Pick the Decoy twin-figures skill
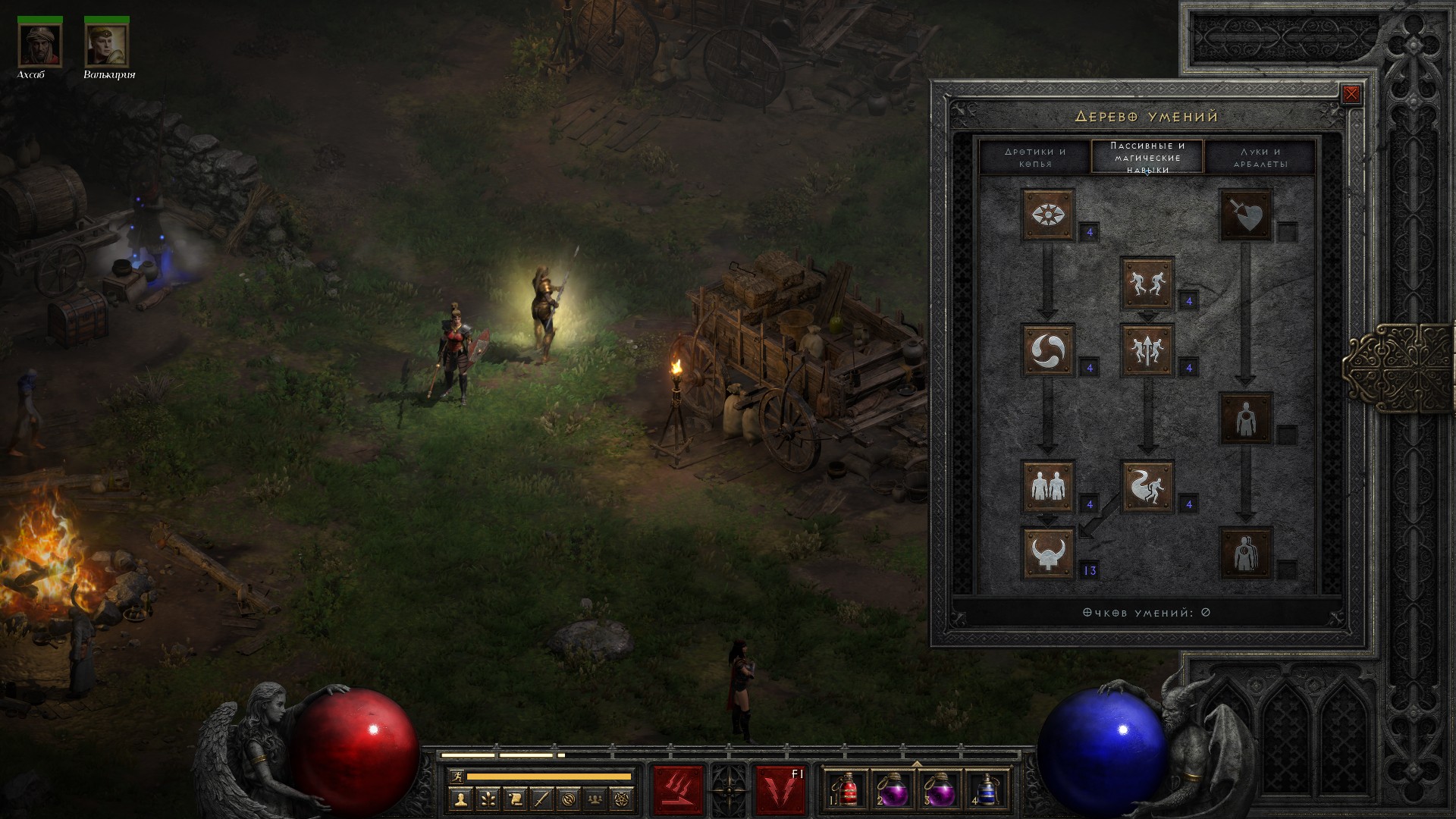The width and height of the screenshot is (1456, 819). tap(1048, 486)
